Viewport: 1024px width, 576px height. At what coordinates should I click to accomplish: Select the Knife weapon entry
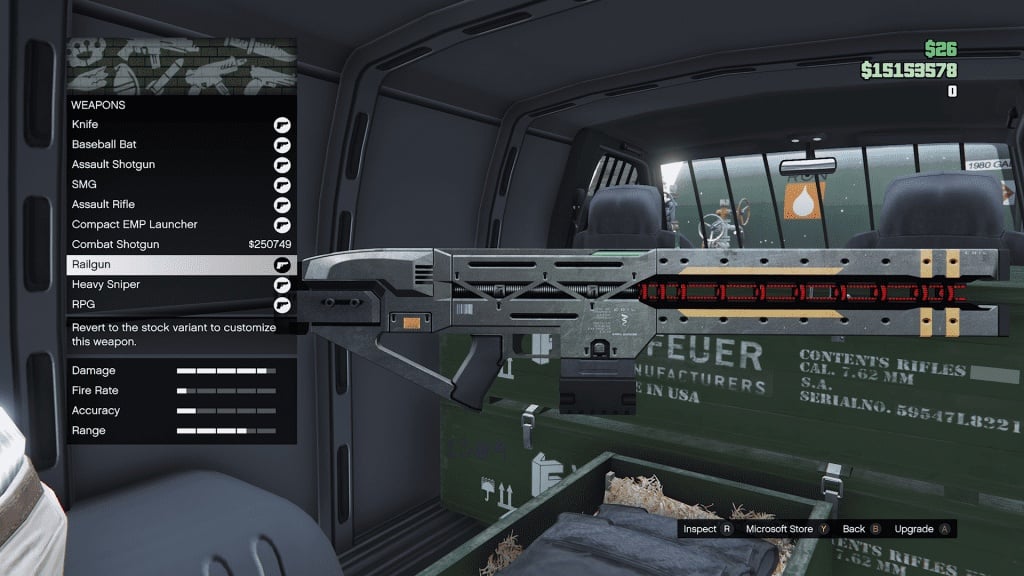point(181,125)
